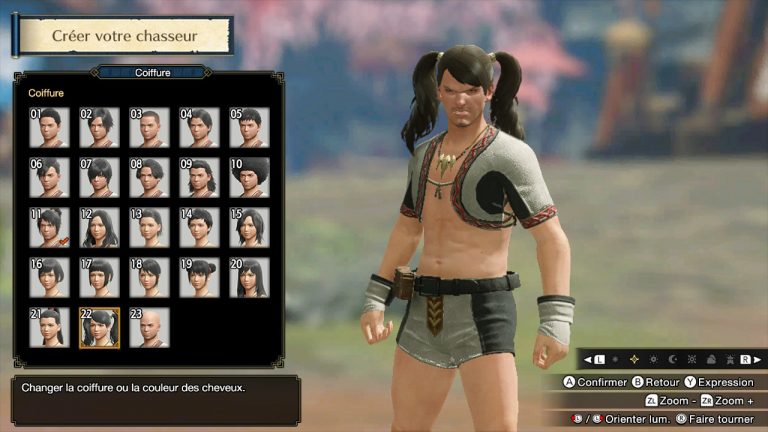The height and width of the screenshot is (432, 768).
Task: Select hairstyle thumbnail number 01
Action: click(49, 128)
